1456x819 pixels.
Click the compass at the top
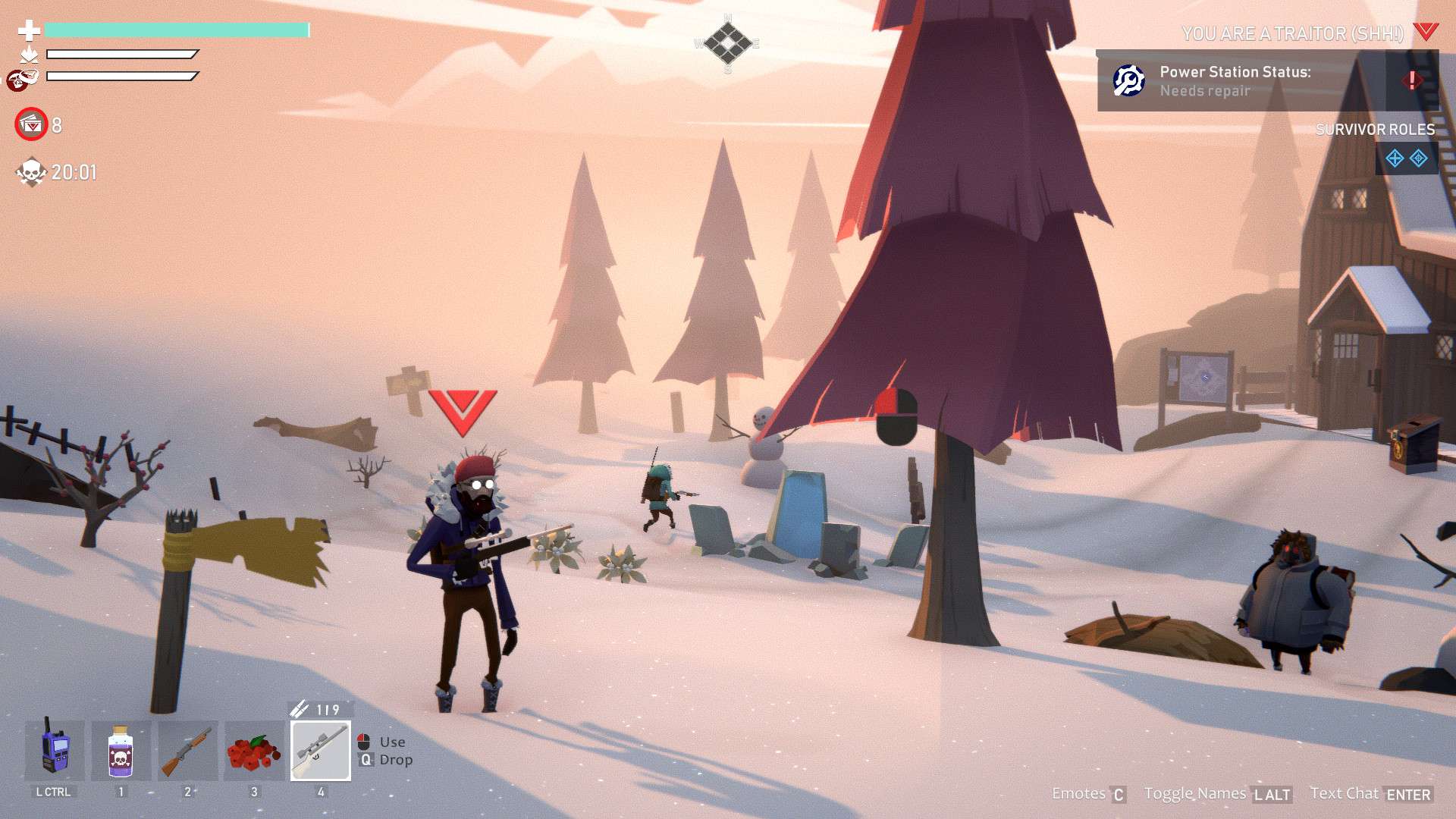point(727,43)
